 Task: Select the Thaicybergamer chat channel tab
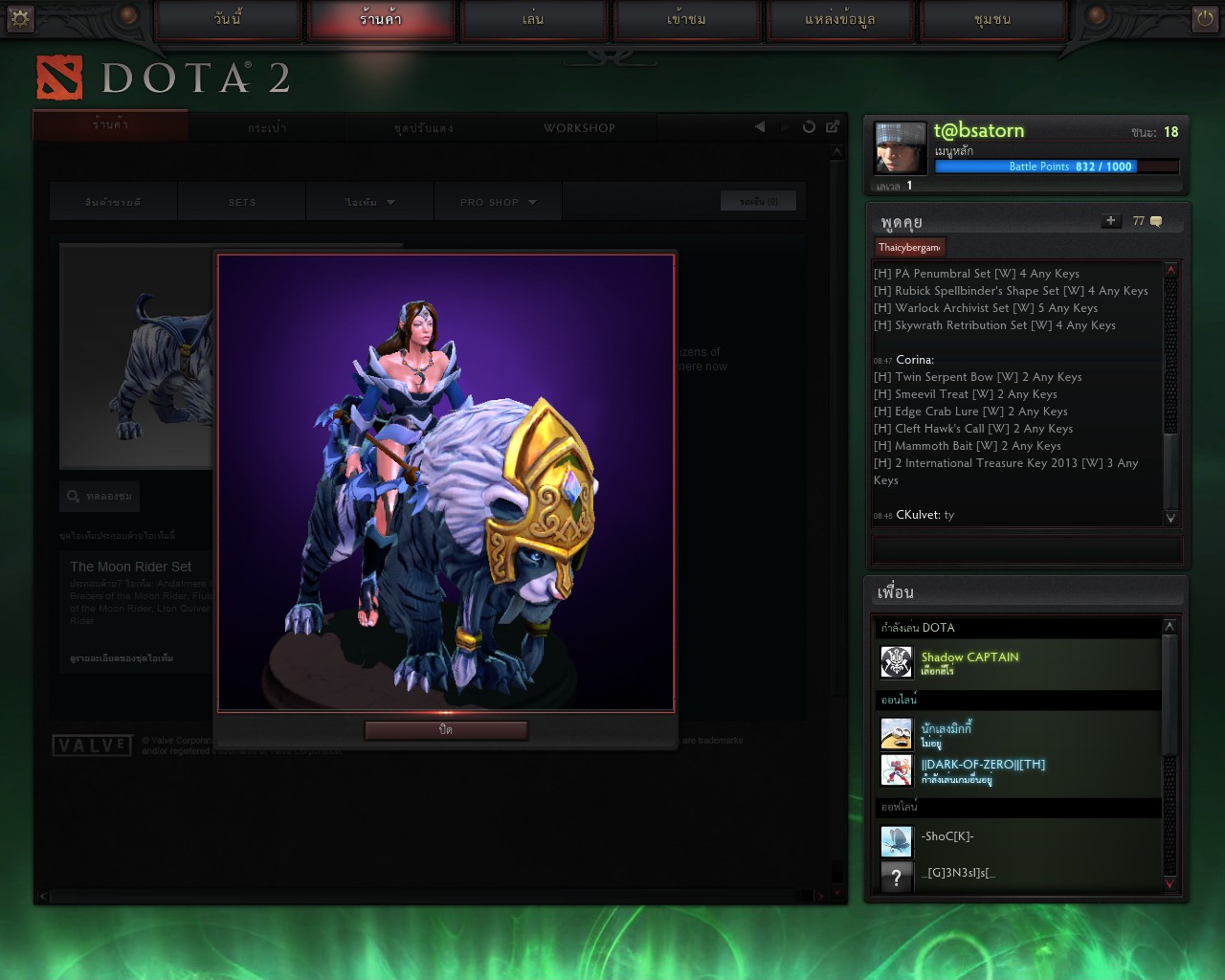(909, 247)
